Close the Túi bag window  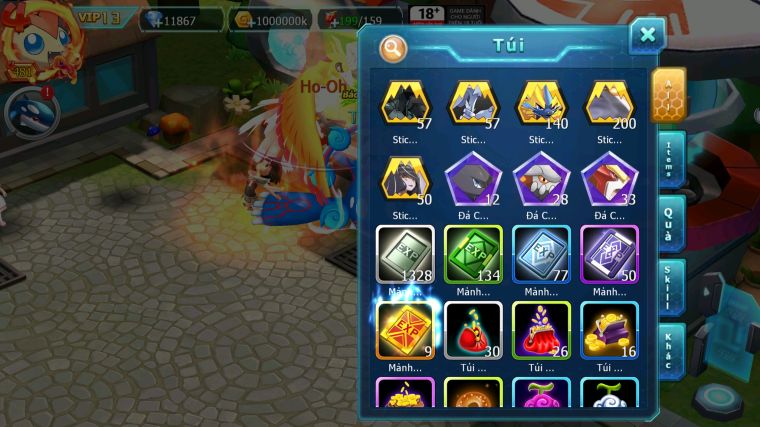click(647, 36)
